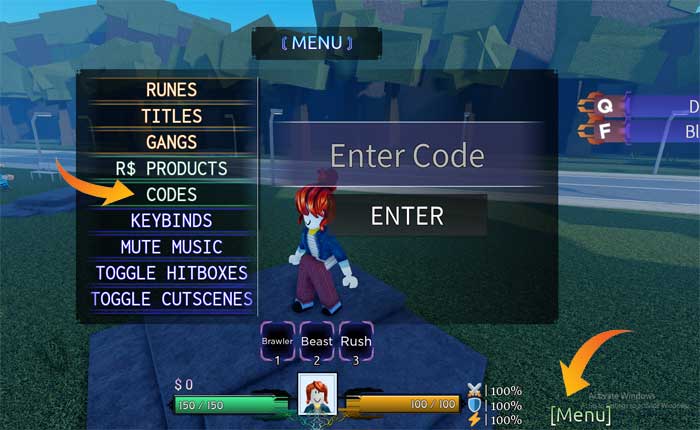Activate the Beast ability slot
The height and width of the screenshot is (430, 700).
tap(316, 341)
